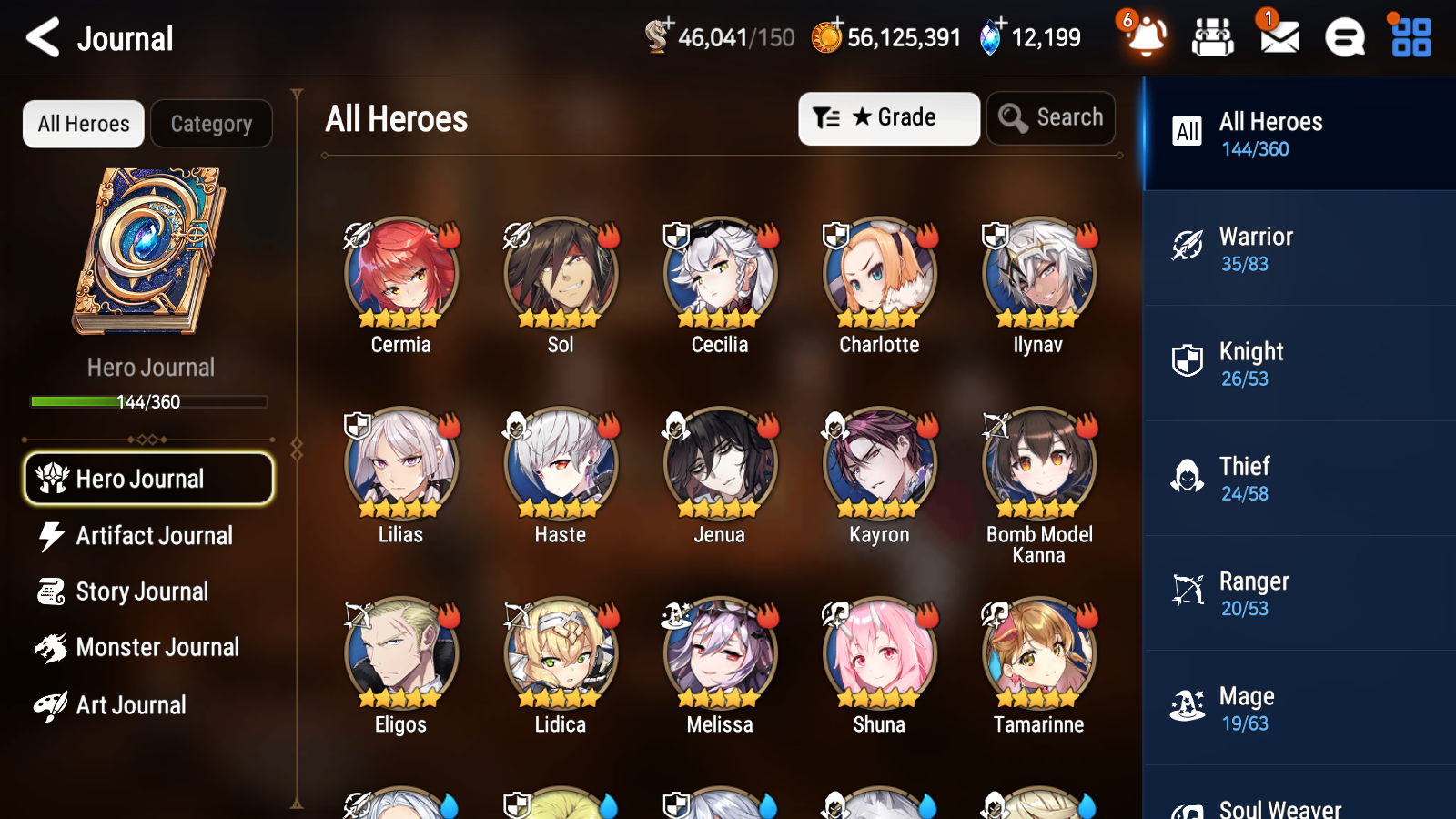Screen dimensions: 1456x819
Task: Open the Grade sort dropdown
Action: 888,117
